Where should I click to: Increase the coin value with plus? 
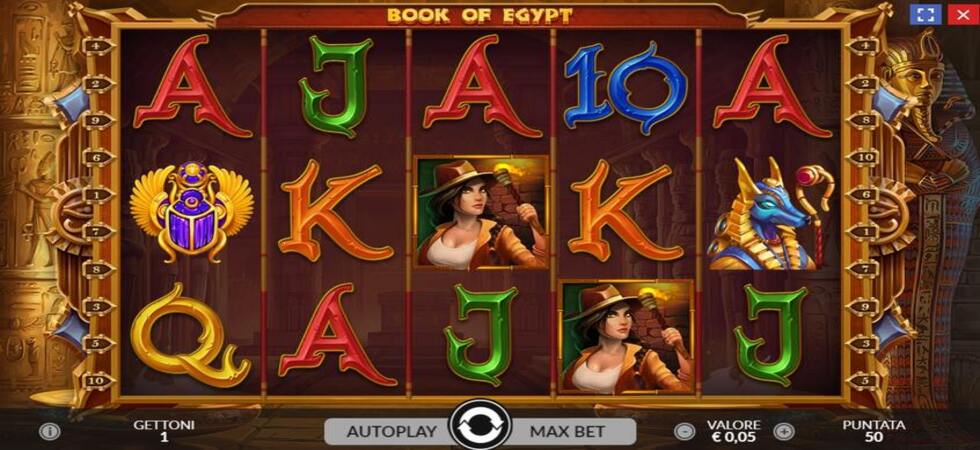(784, 432)
